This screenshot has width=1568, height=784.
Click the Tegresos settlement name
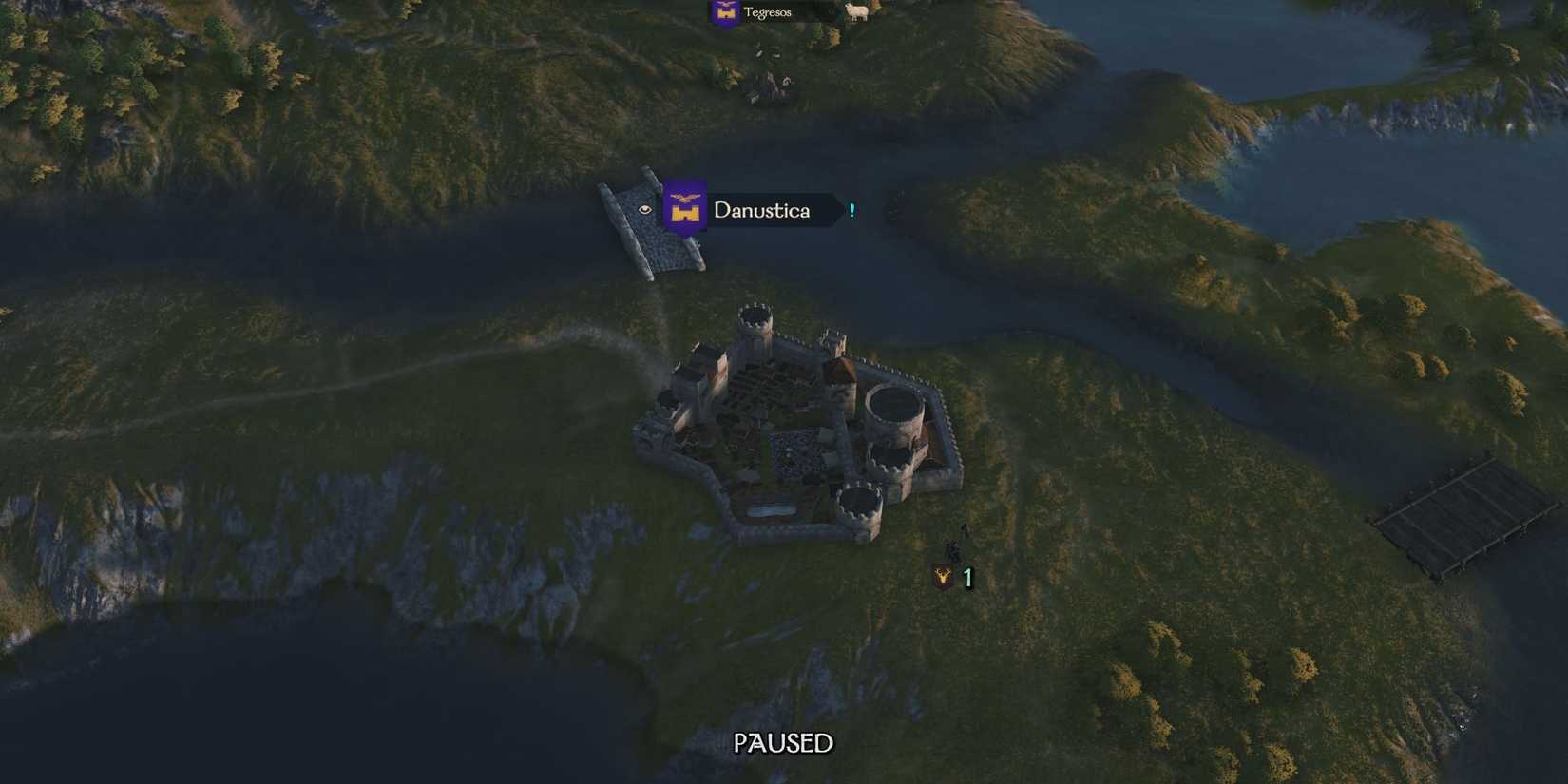click(768, 13)
